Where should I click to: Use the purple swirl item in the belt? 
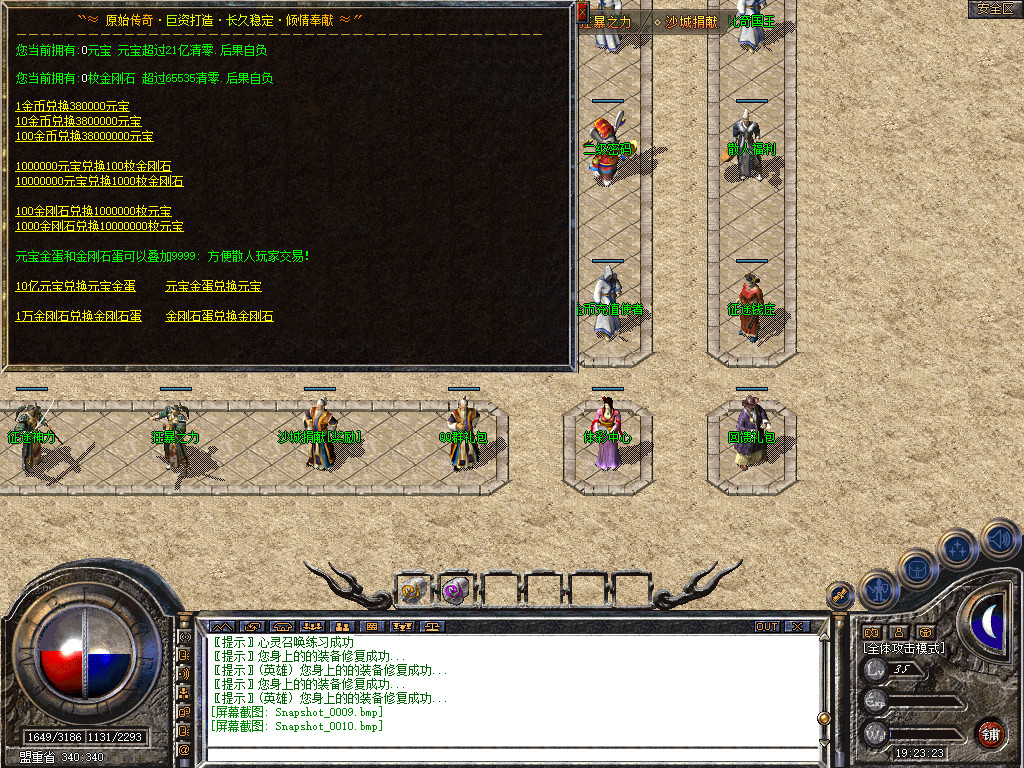(455, 590)
